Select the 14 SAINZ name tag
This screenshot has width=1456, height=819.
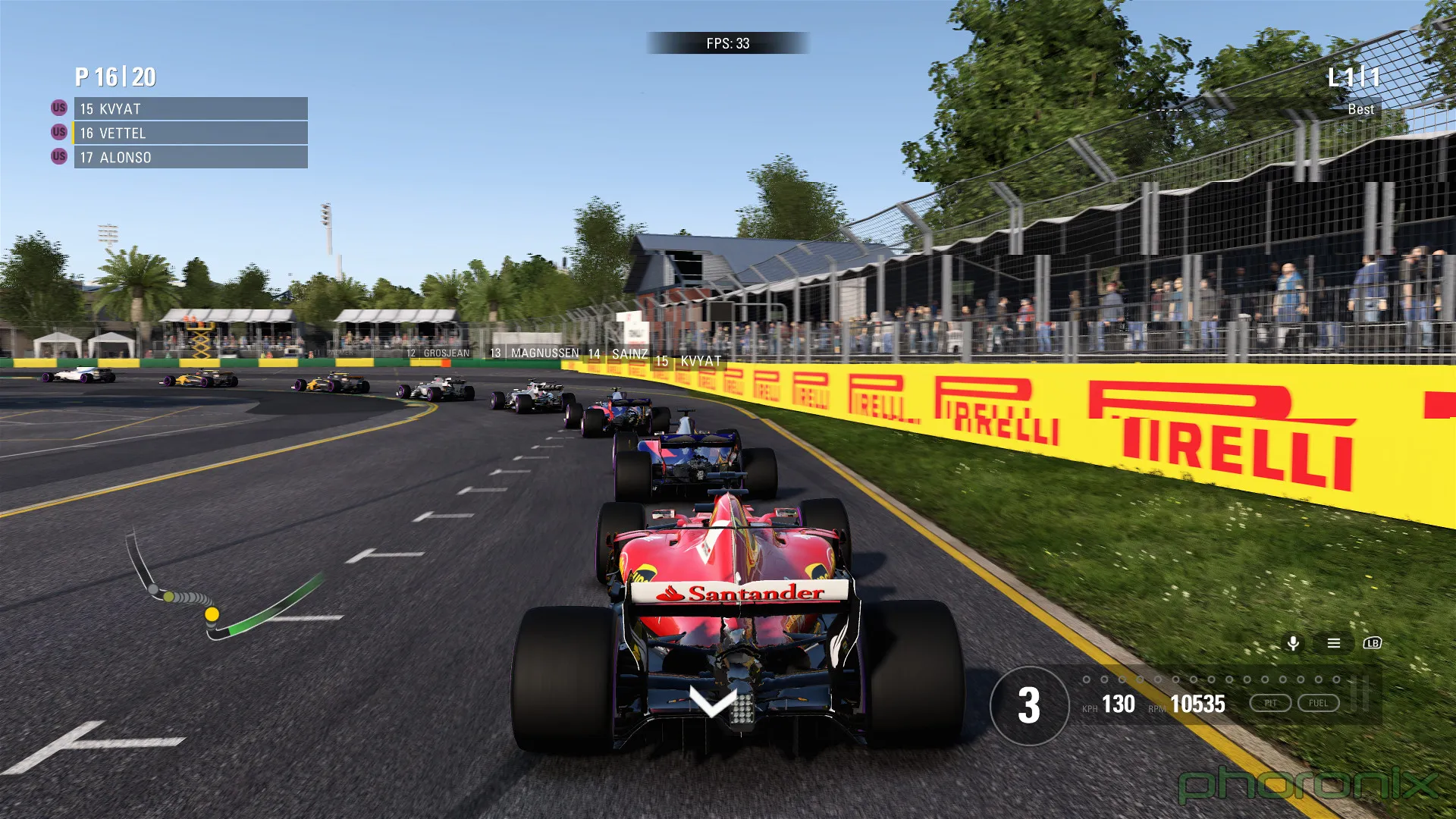tap(619, 352)
